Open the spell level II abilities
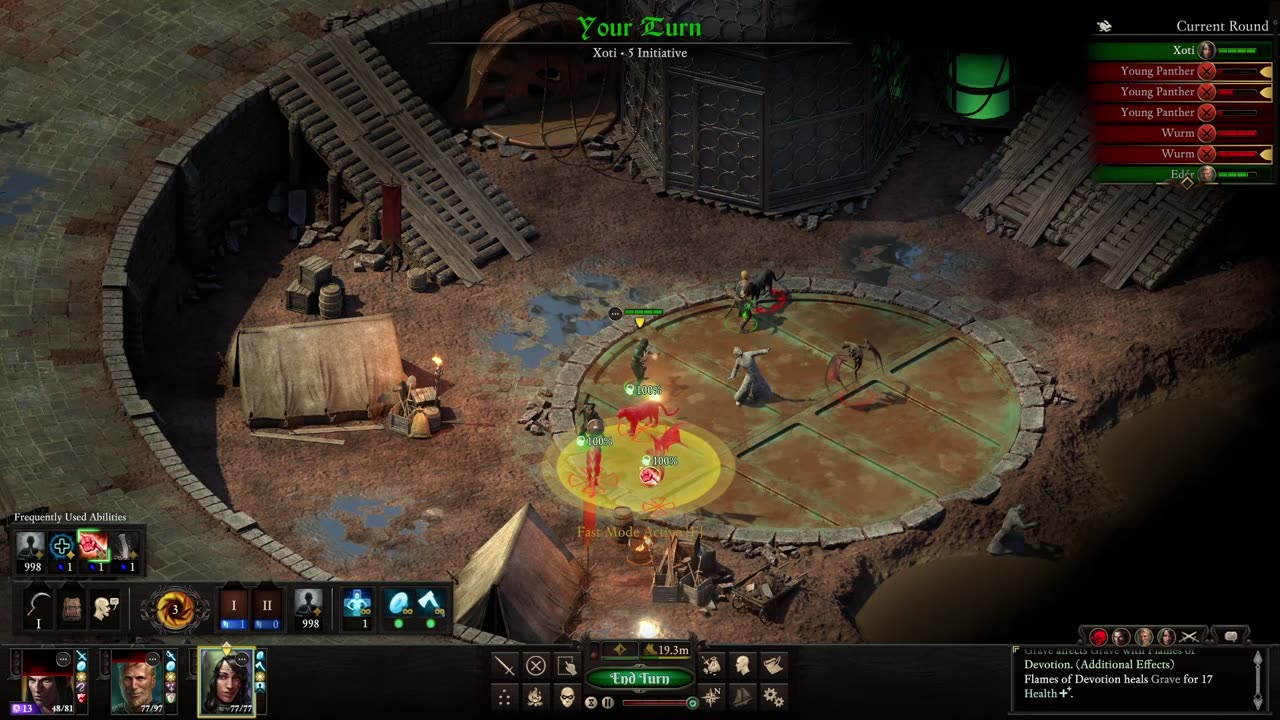1280x720 pixels. coord(266,608)
